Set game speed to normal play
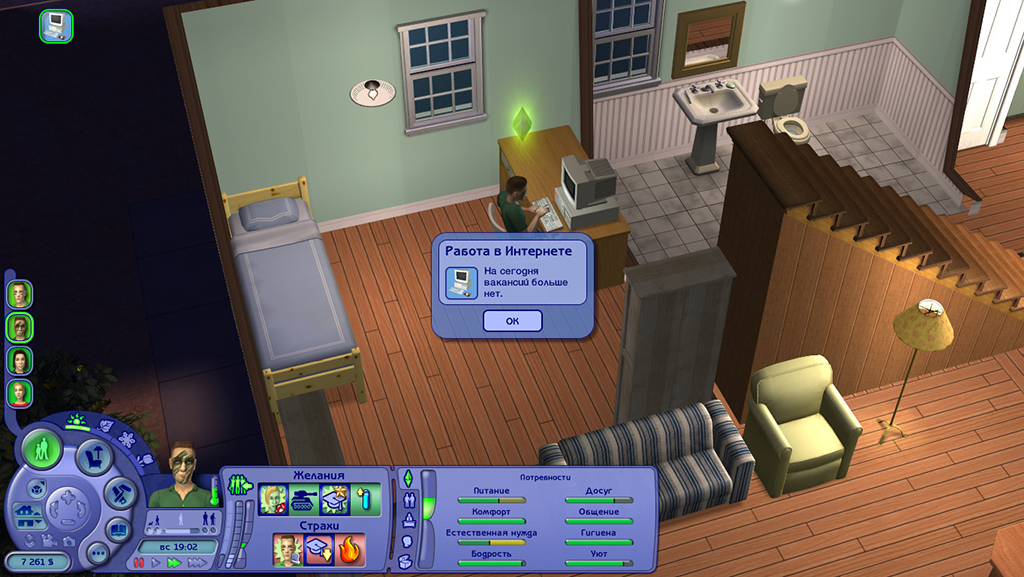The height and width of the screenshot is (577, 1024). (154, 563)
